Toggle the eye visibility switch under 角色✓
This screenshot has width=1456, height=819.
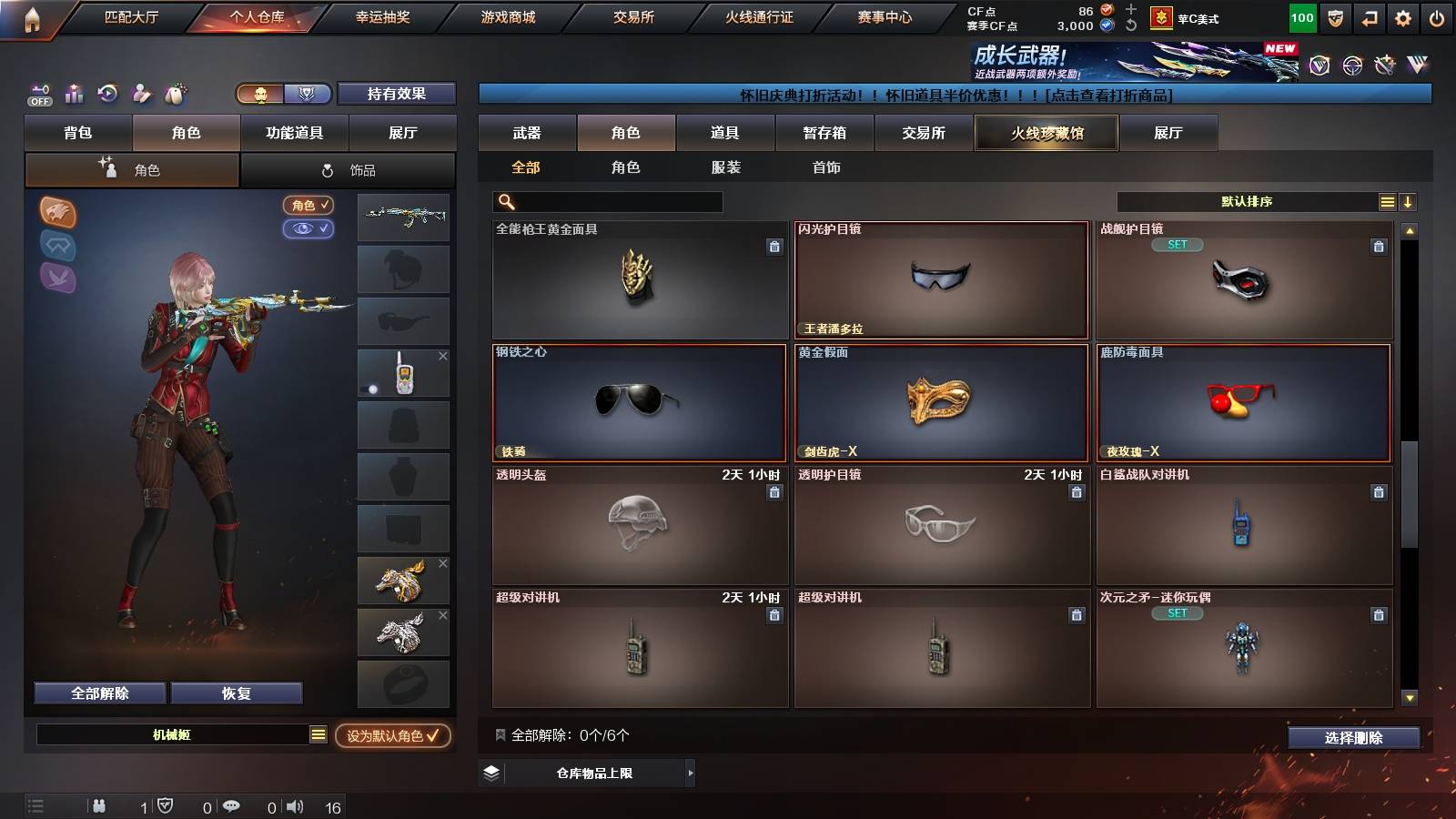309,229
